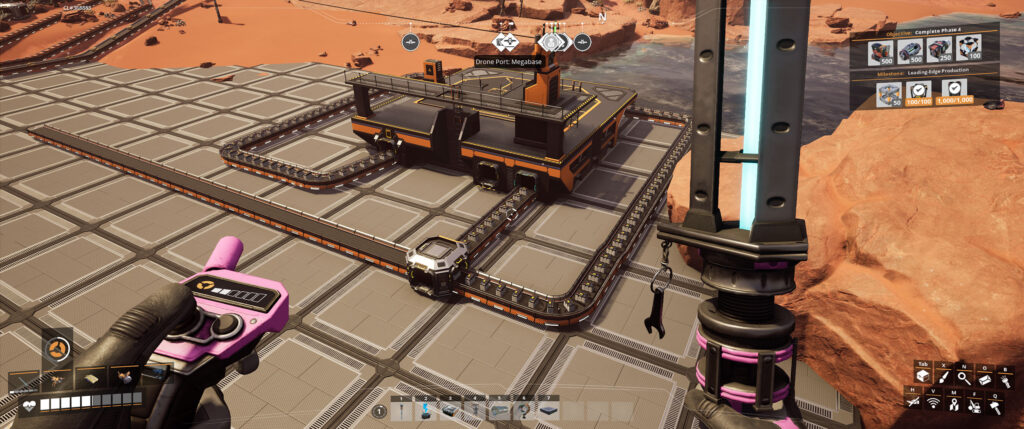Select the jetpack equipment slot

point(125,377)
